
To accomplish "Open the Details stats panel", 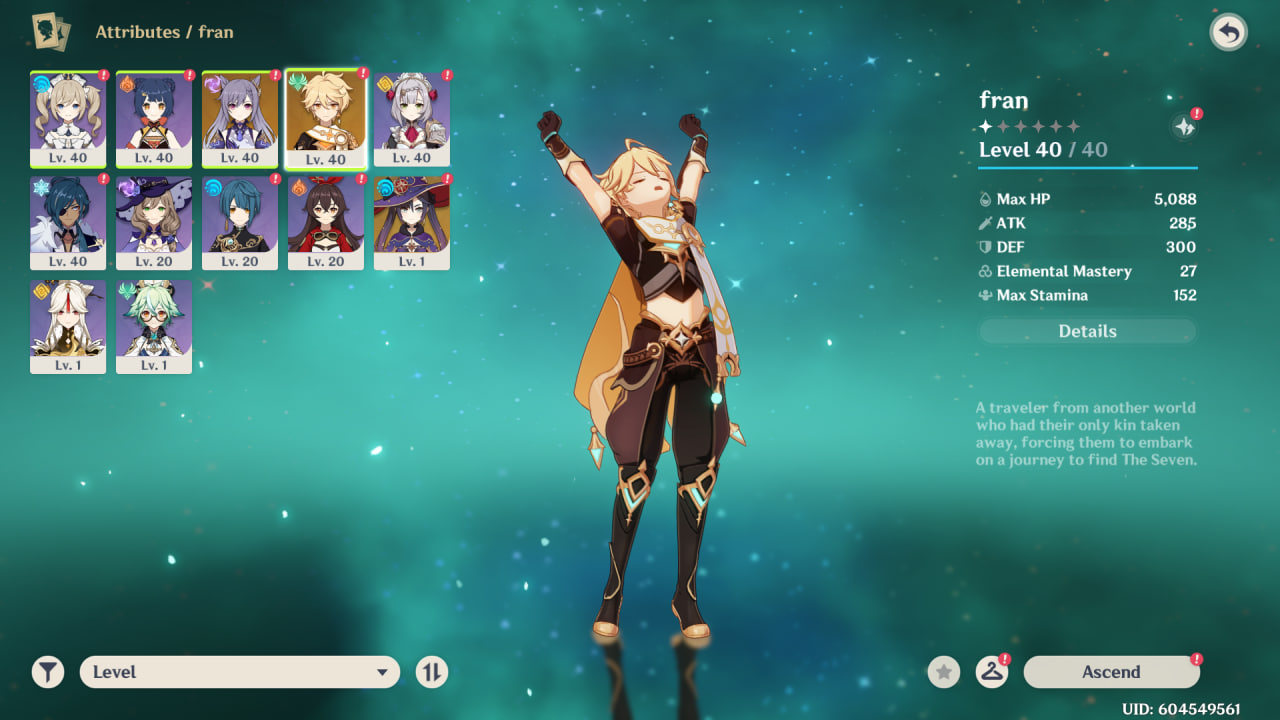I will tap(1087, 331).
